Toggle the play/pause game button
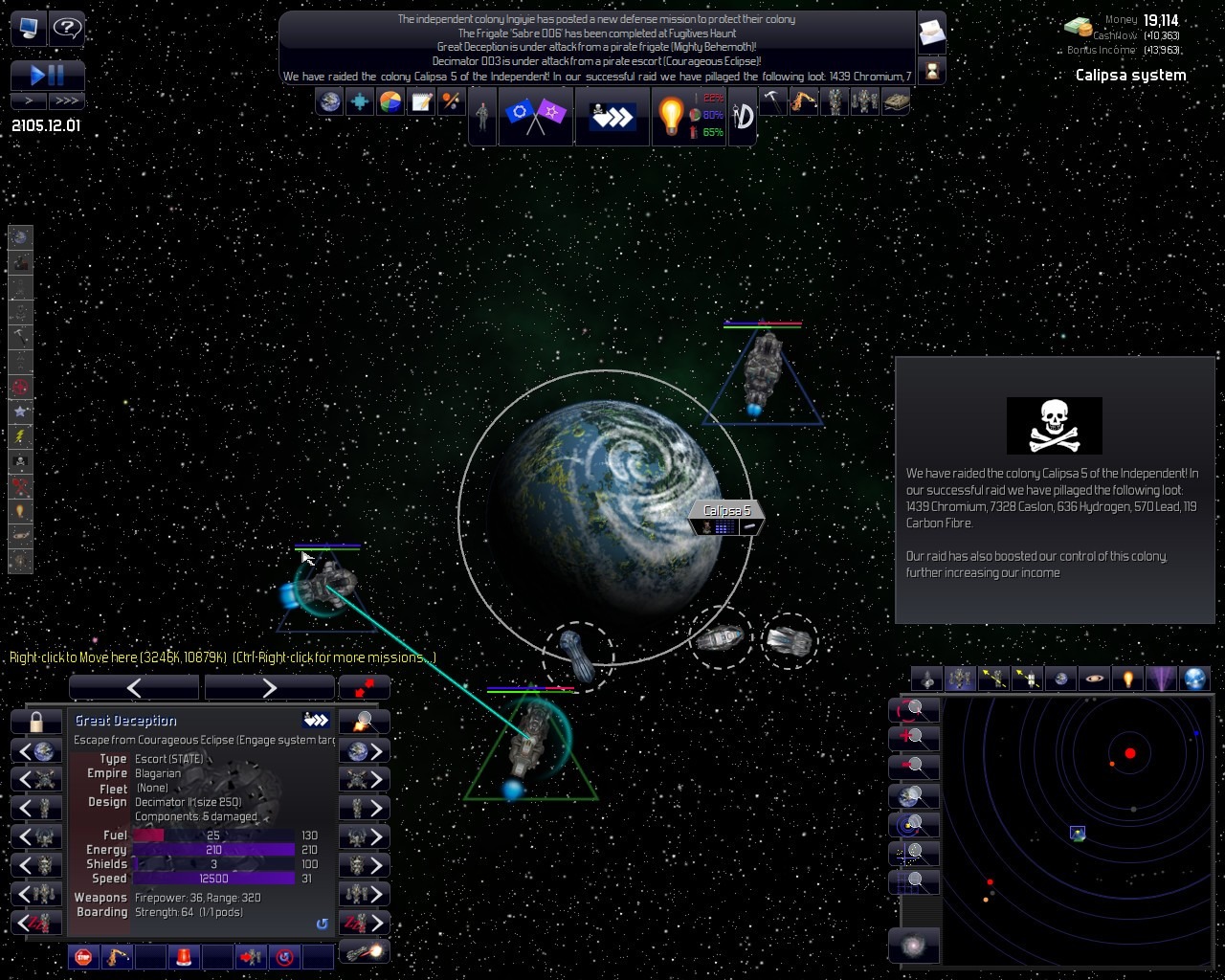The height and width of the screenshot is (980, 1225). tap(47, 75)
